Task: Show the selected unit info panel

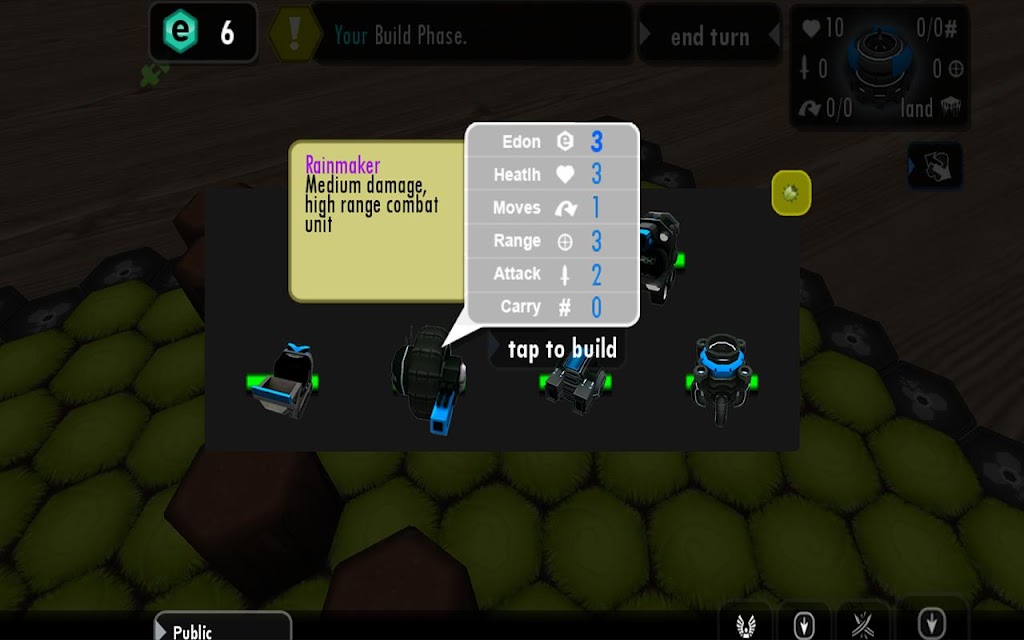Action: point(881,69)
